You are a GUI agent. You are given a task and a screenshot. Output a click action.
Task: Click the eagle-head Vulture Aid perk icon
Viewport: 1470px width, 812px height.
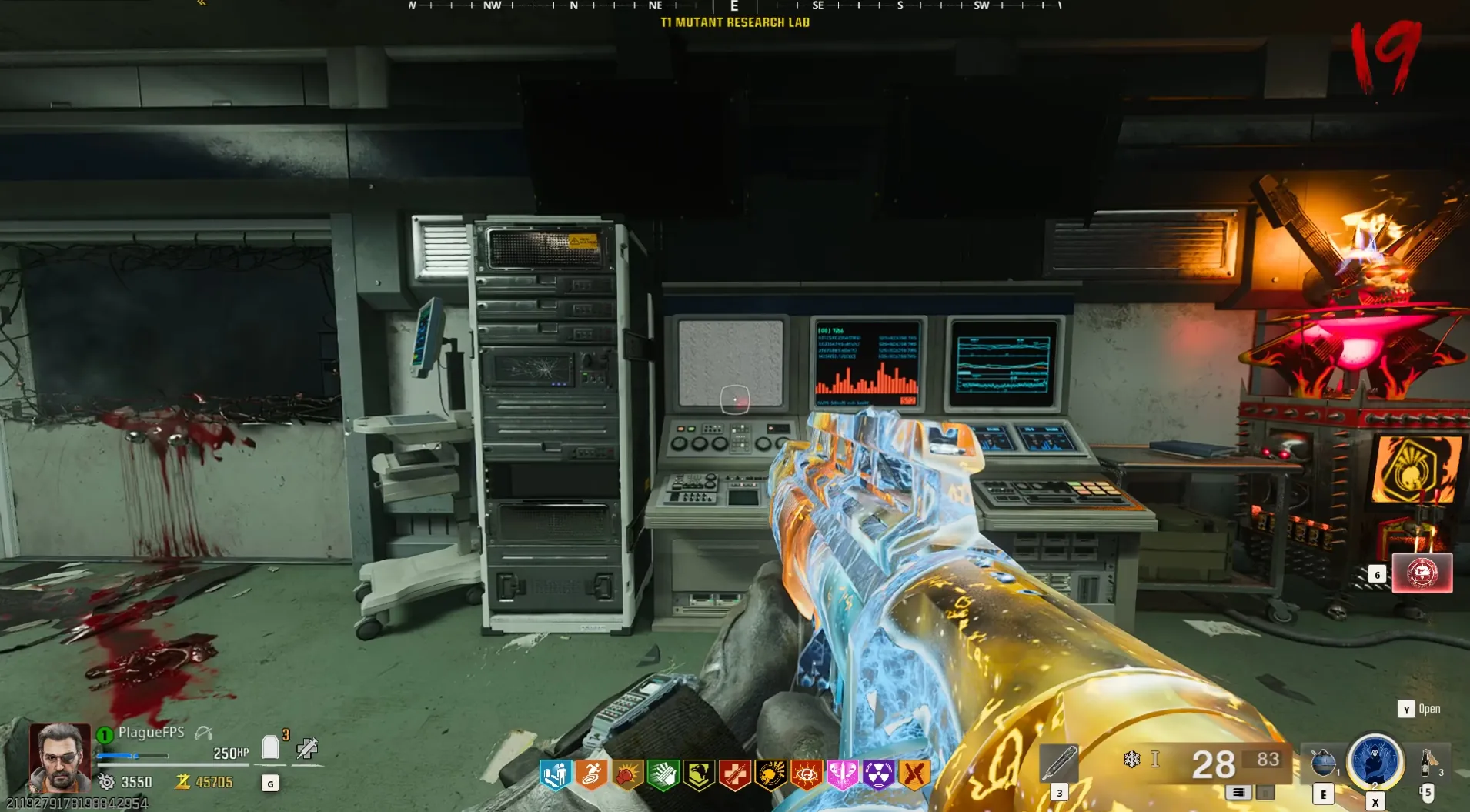(699, 774)
